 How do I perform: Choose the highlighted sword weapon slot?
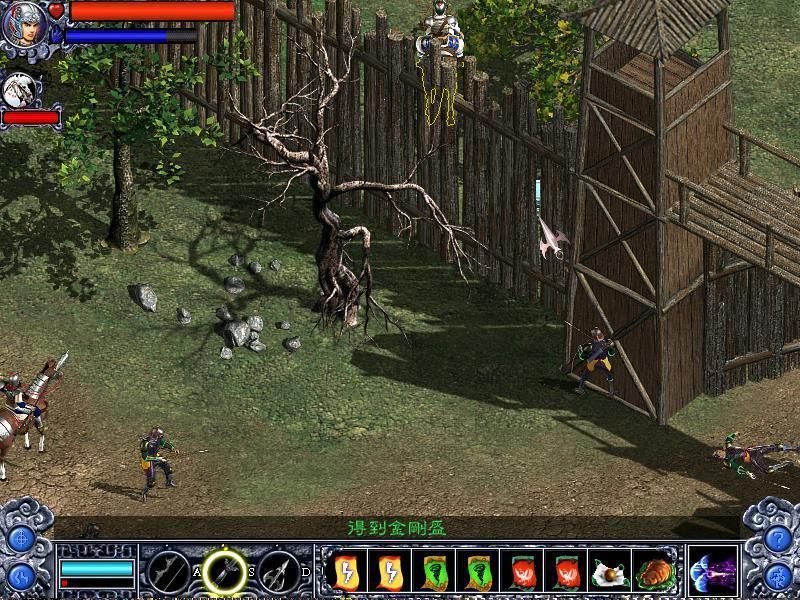click(x=225, y=573)
